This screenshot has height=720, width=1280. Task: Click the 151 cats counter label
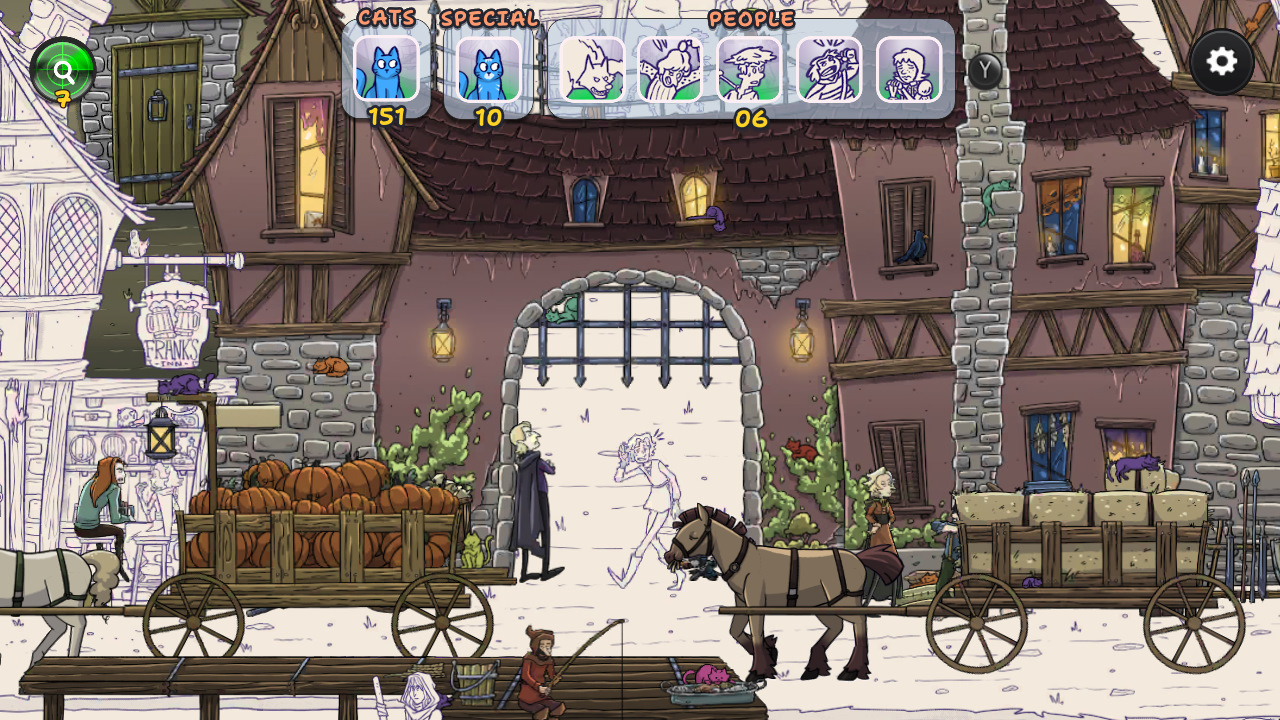tap(387, 114)
